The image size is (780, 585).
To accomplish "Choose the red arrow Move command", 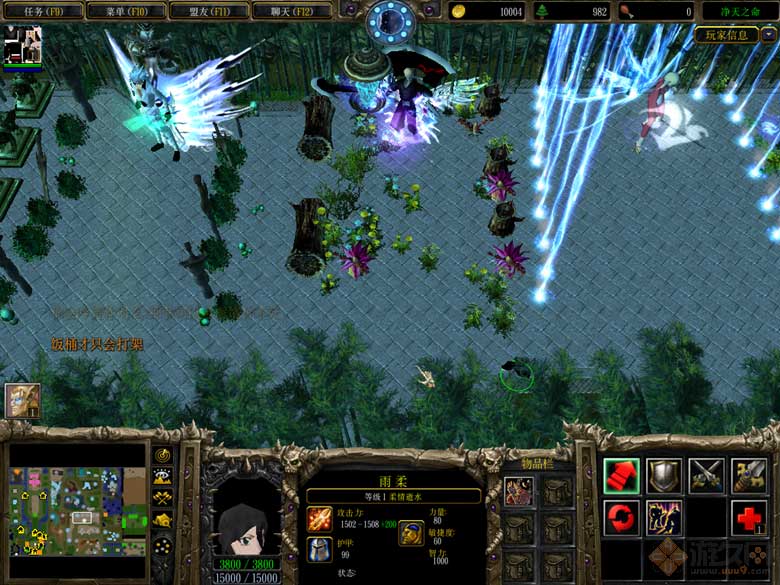I will coord(621,475).
